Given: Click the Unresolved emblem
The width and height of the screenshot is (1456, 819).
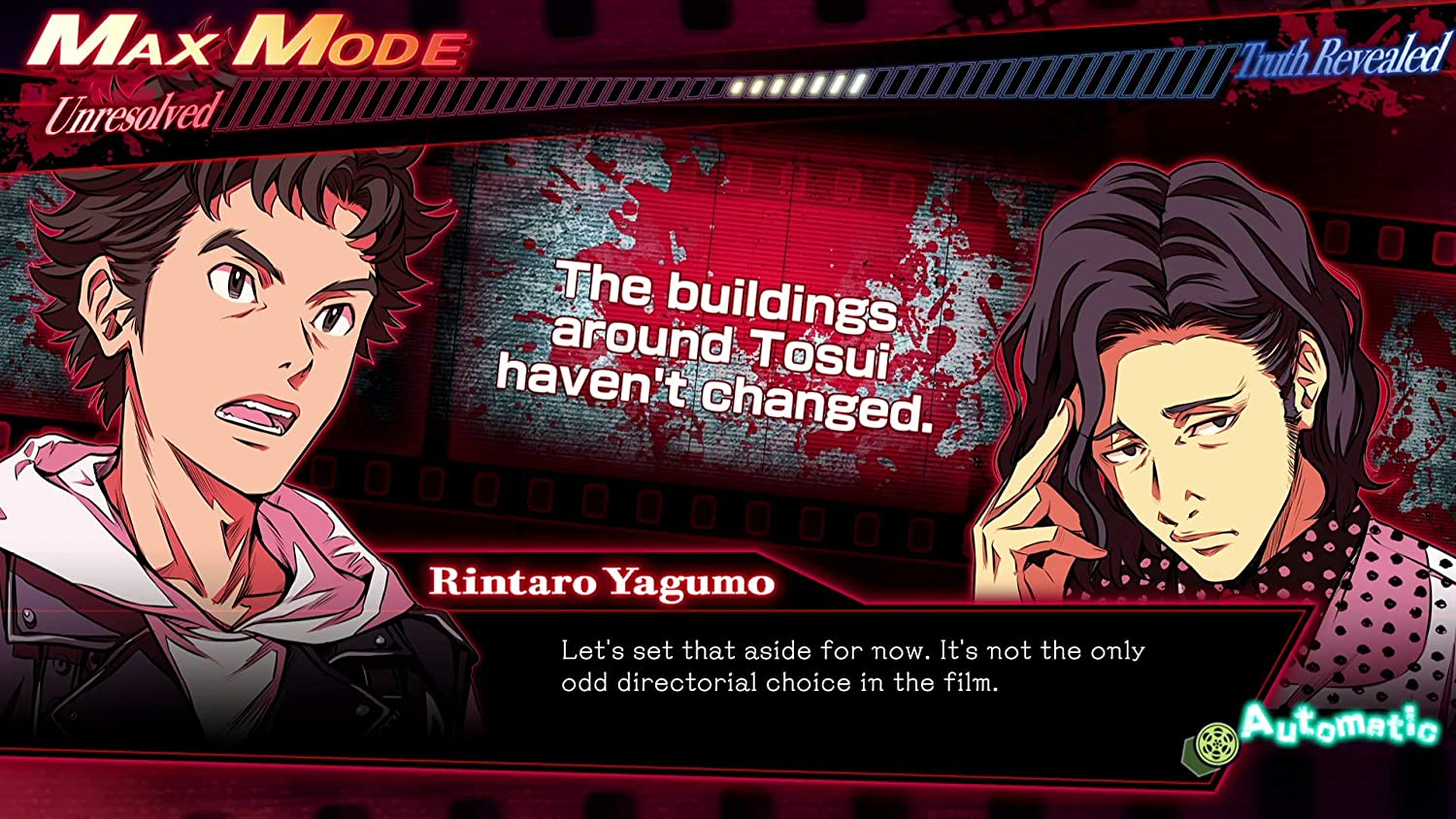Looking at the screenshot, I should click(x=133, y=110).
